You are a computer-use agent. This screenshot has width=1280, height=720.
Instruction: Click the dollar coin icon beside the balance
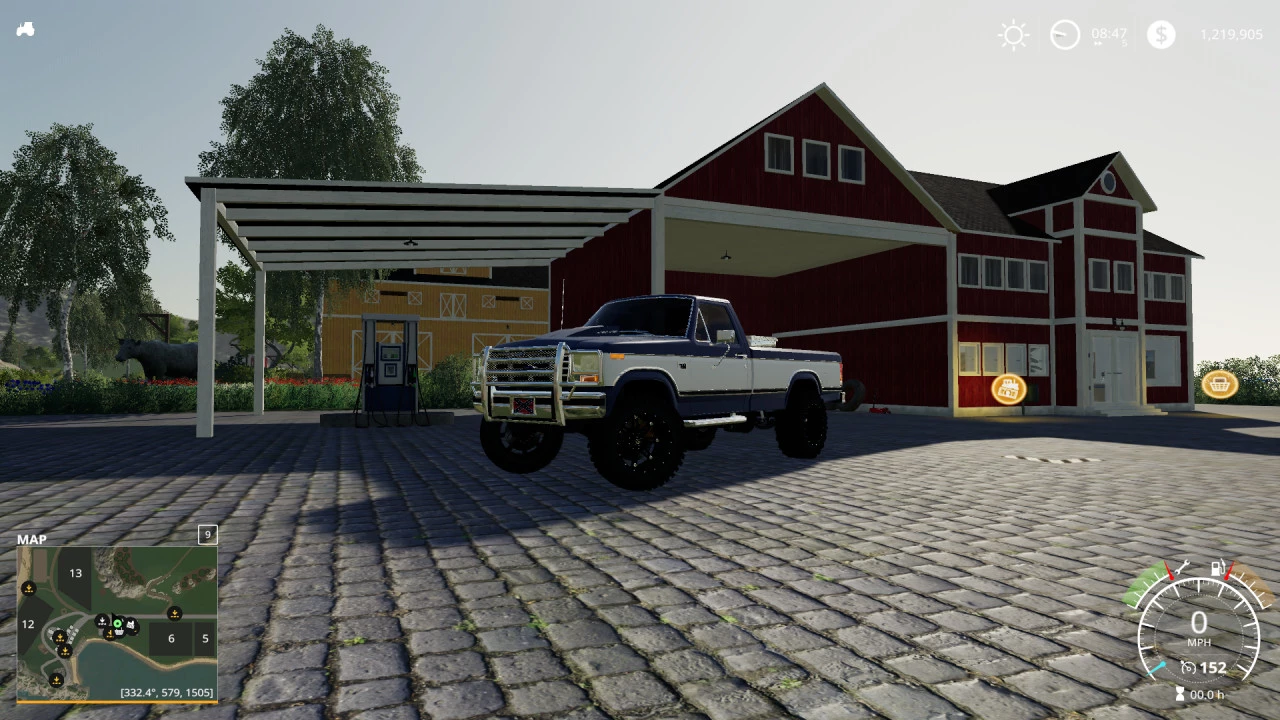(1160, 35)
